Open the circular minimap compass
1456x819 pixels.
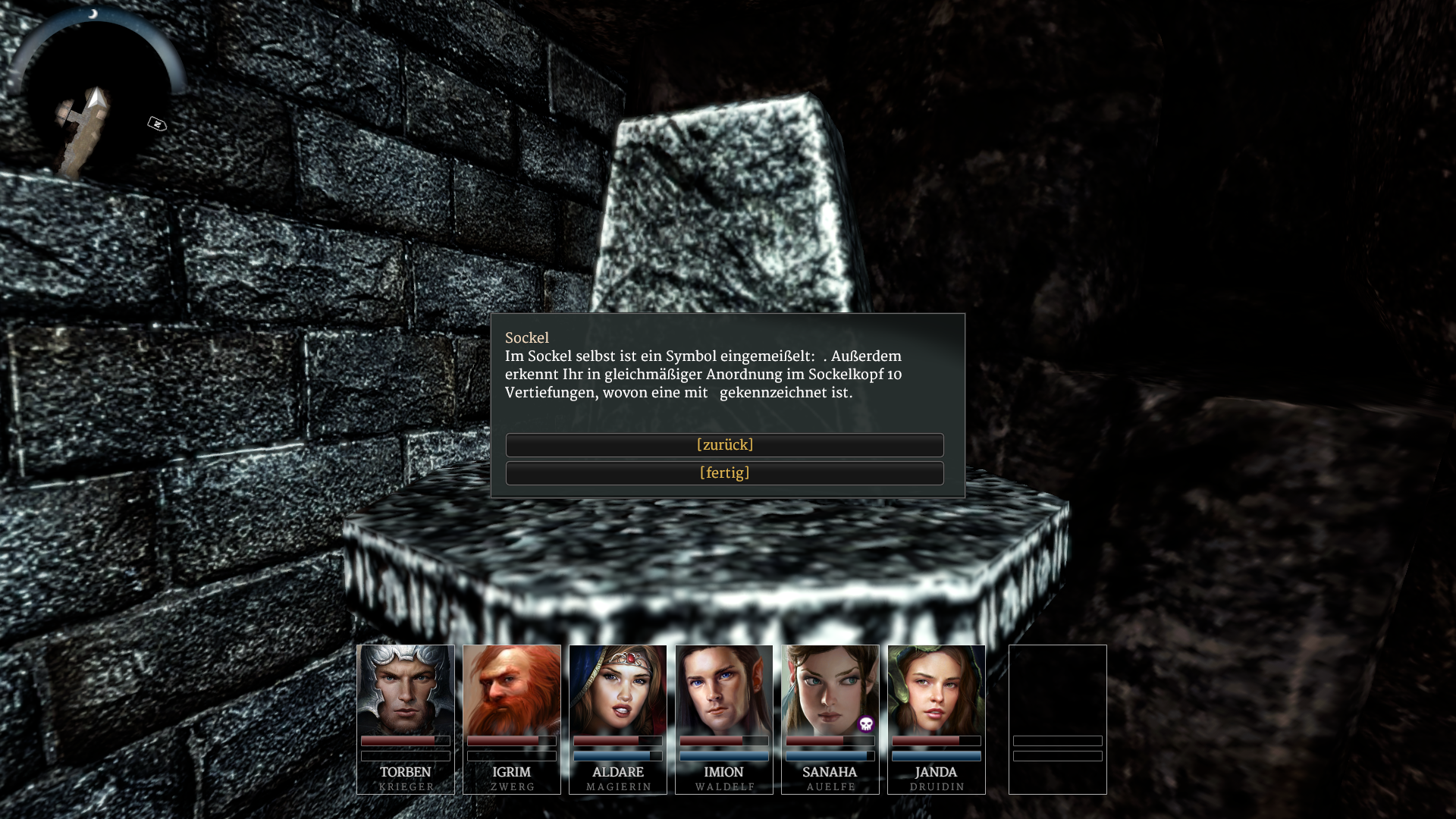click(95, 95)
